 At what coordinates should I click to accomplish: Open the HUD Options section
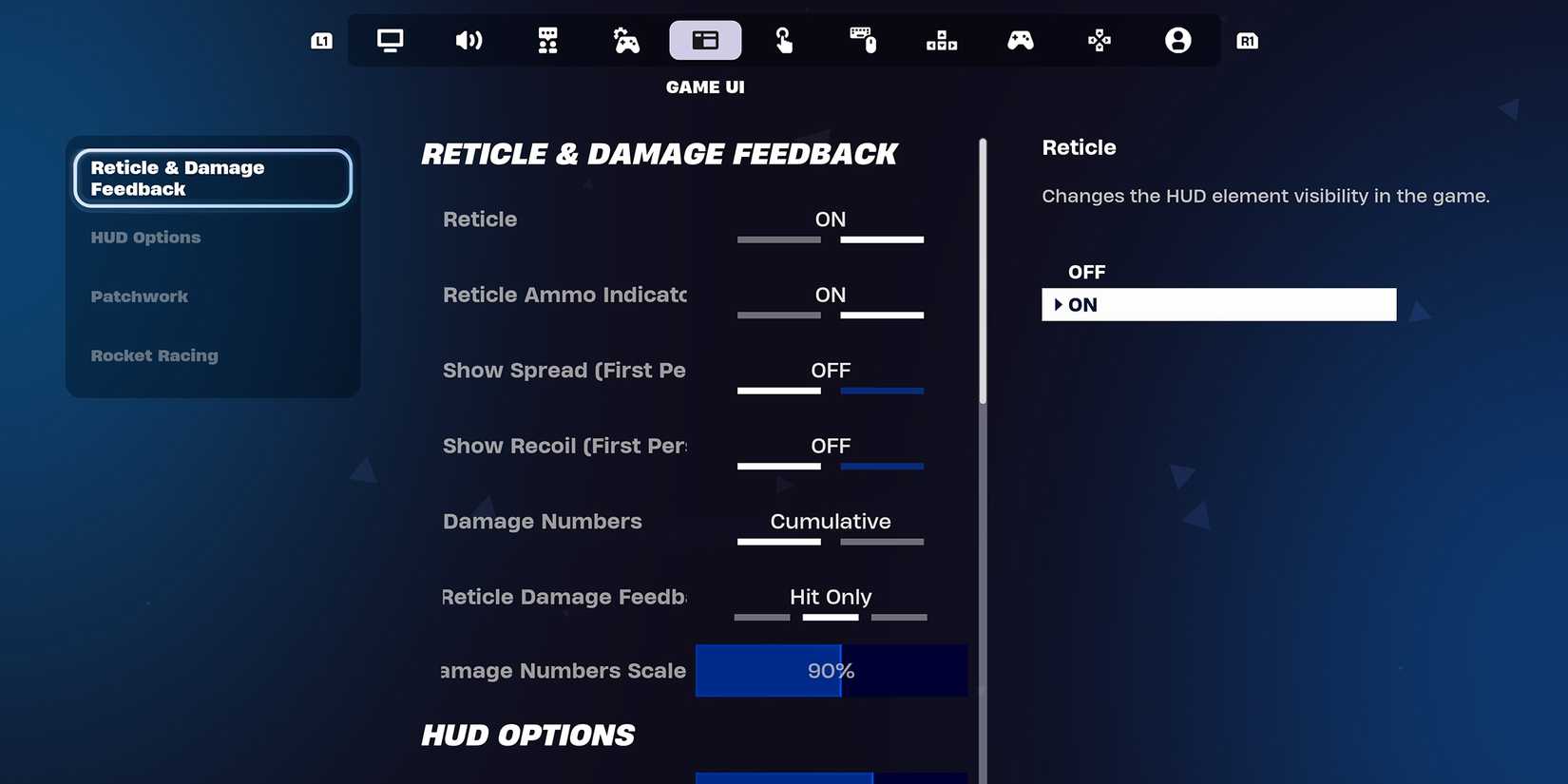145,238
